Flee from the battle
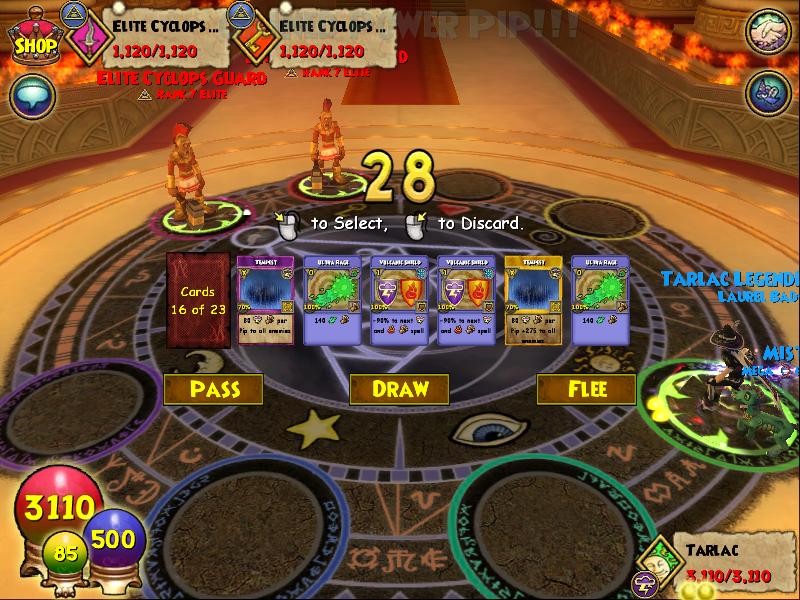 click(x=585, y=389)
